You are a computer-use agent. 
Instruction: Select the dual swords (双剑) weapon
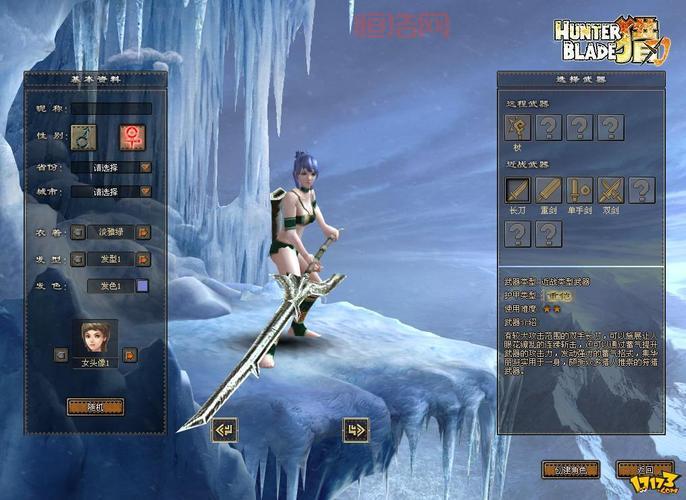point(610,190)
